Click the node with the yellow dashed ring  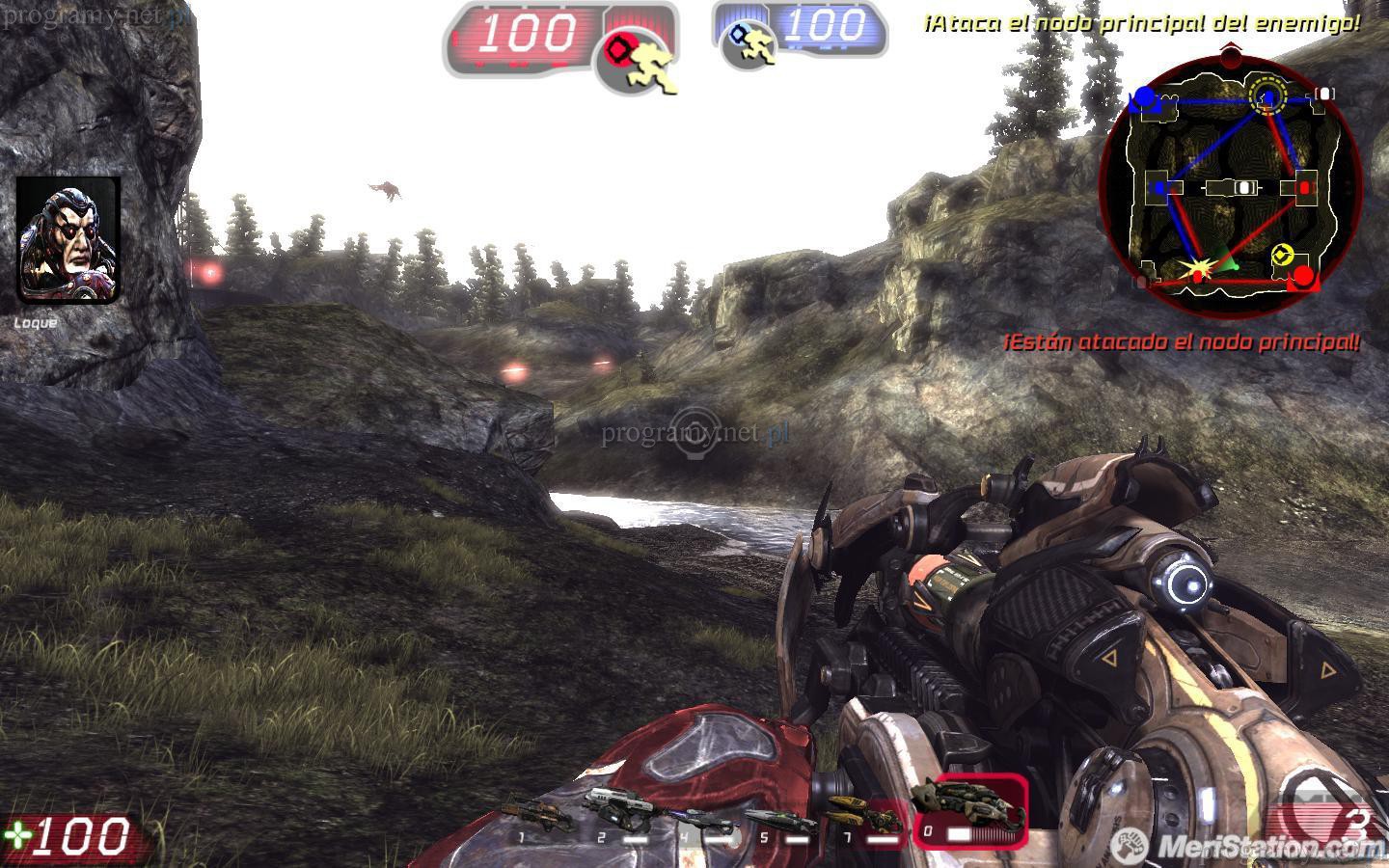1266,95
